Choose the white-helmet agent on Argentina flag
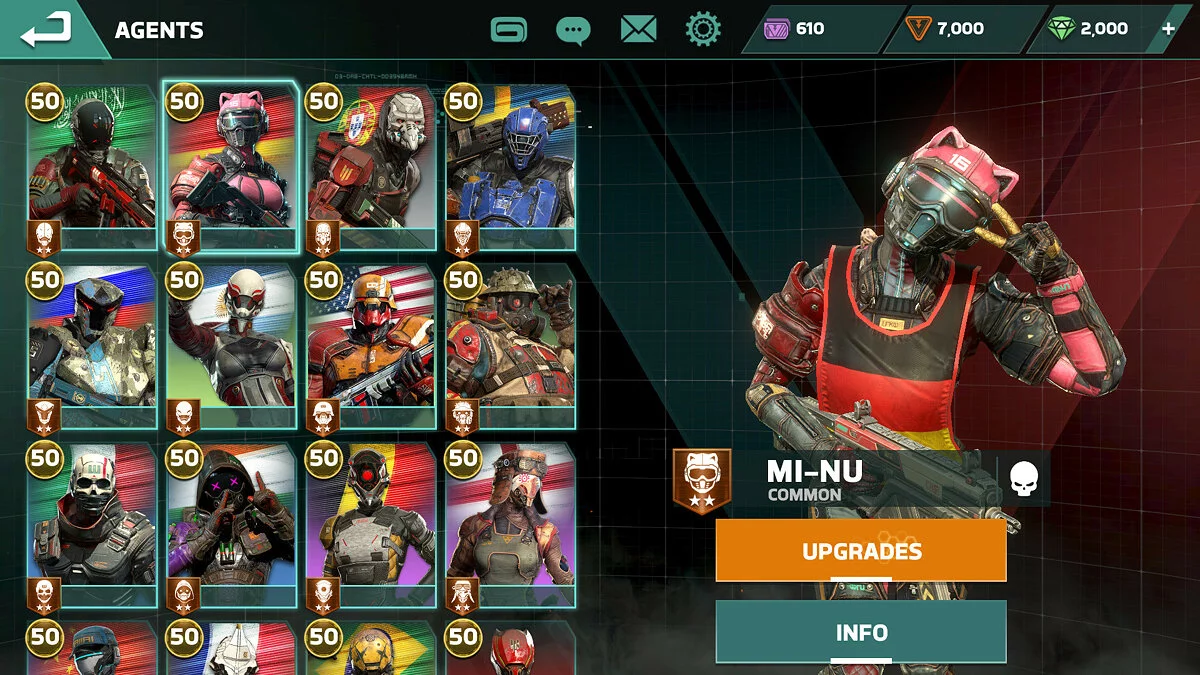This screenshot has height=675, width=1200. coord(232,345)
